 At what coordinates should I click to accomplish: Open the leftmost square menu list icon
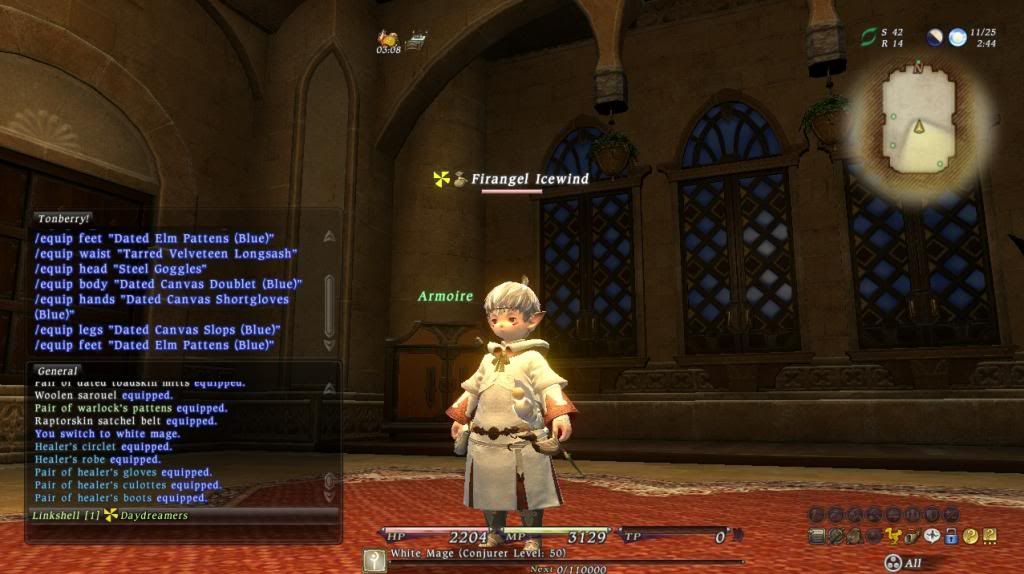(816, 536)
